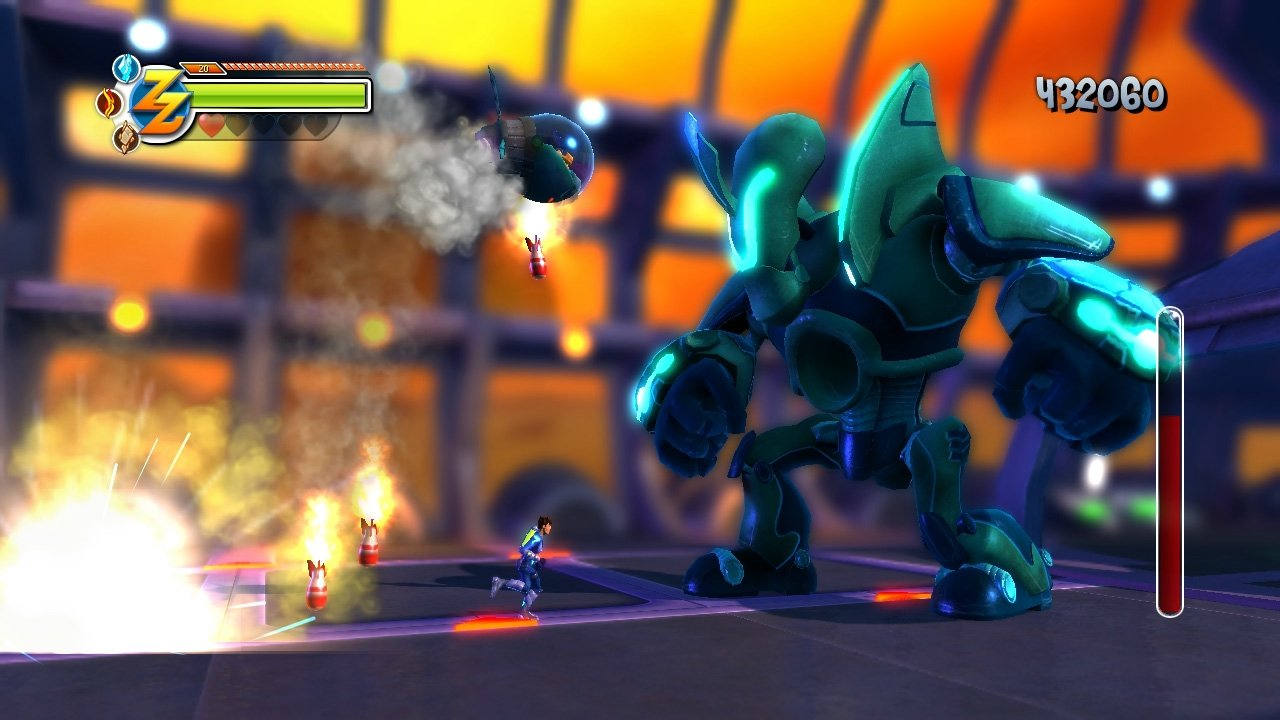Select the stone power icon
The image size is (1280, 720).
pyautogui.click(x=125, y=134)
